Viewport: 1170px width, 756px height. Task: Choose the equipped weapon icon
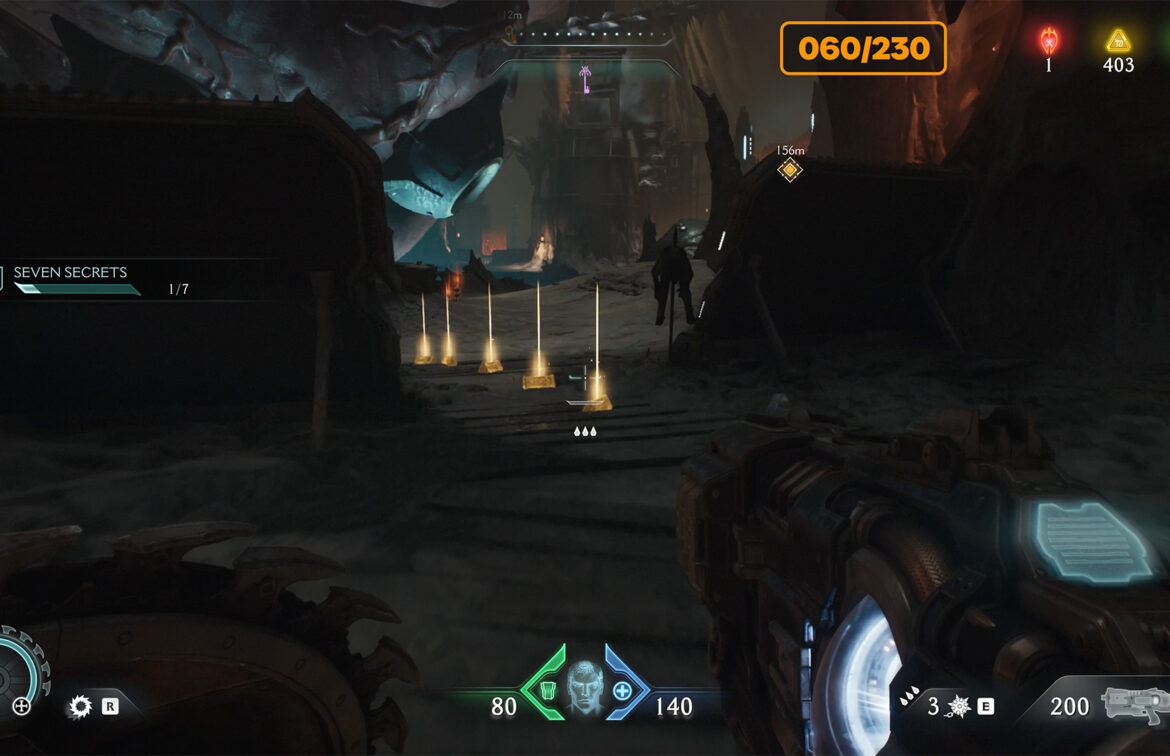[1134, 704]
